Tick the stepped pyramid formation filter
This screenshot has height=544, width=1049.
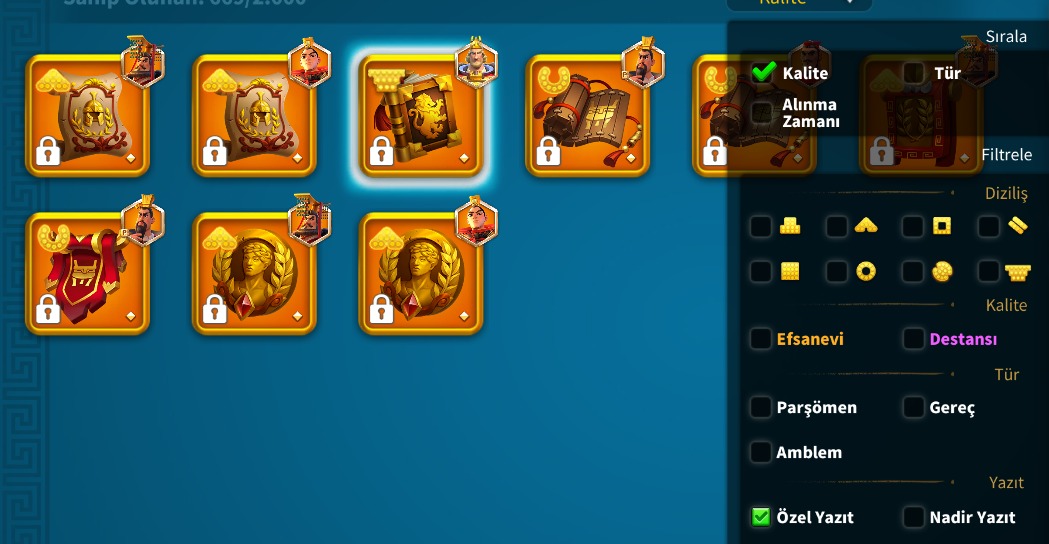pyautogui.click(x=762, y=227)
